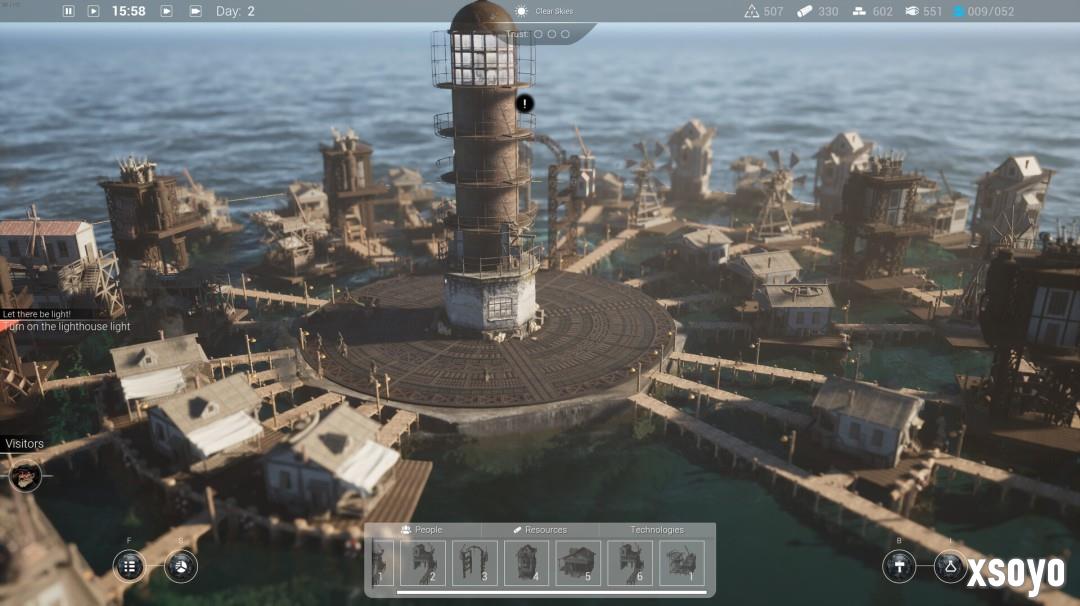Screen dimensions: 1080x606
Task: Switch to the Resources tab
Action: click(540, 530)
